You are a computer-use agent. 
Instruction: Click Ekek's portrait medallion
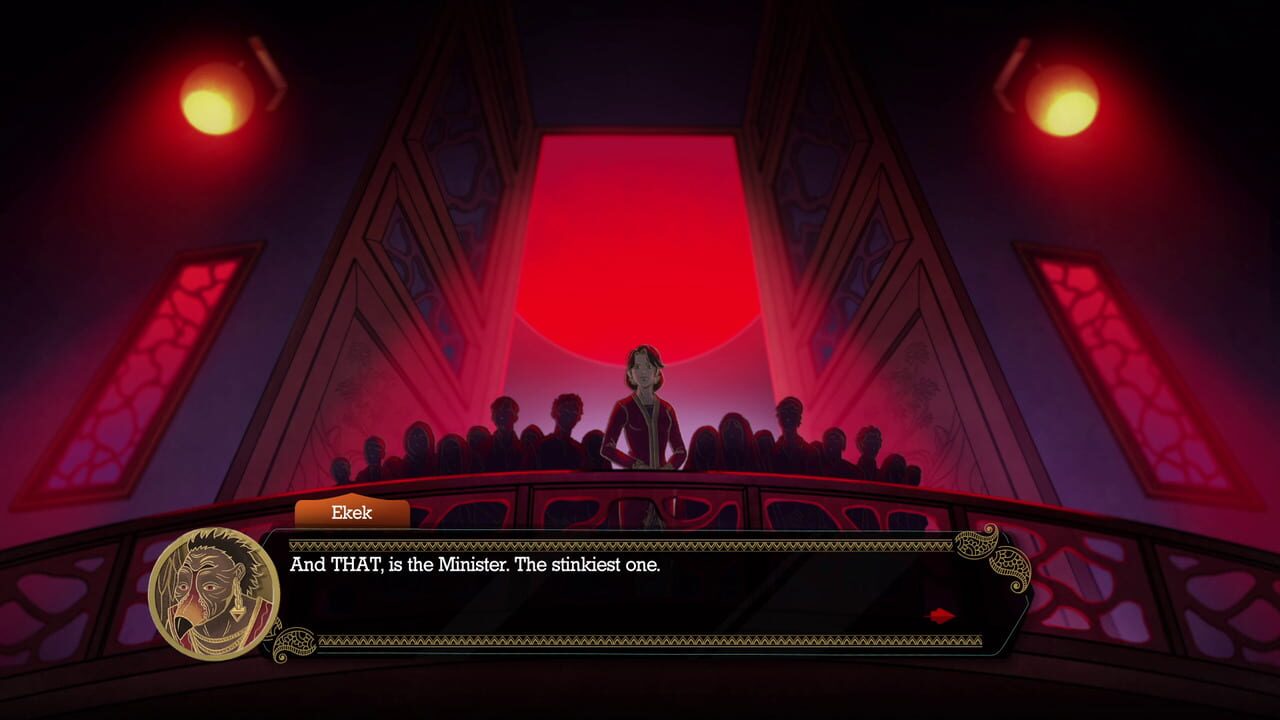pyautogui.click(x=210, y=590)
